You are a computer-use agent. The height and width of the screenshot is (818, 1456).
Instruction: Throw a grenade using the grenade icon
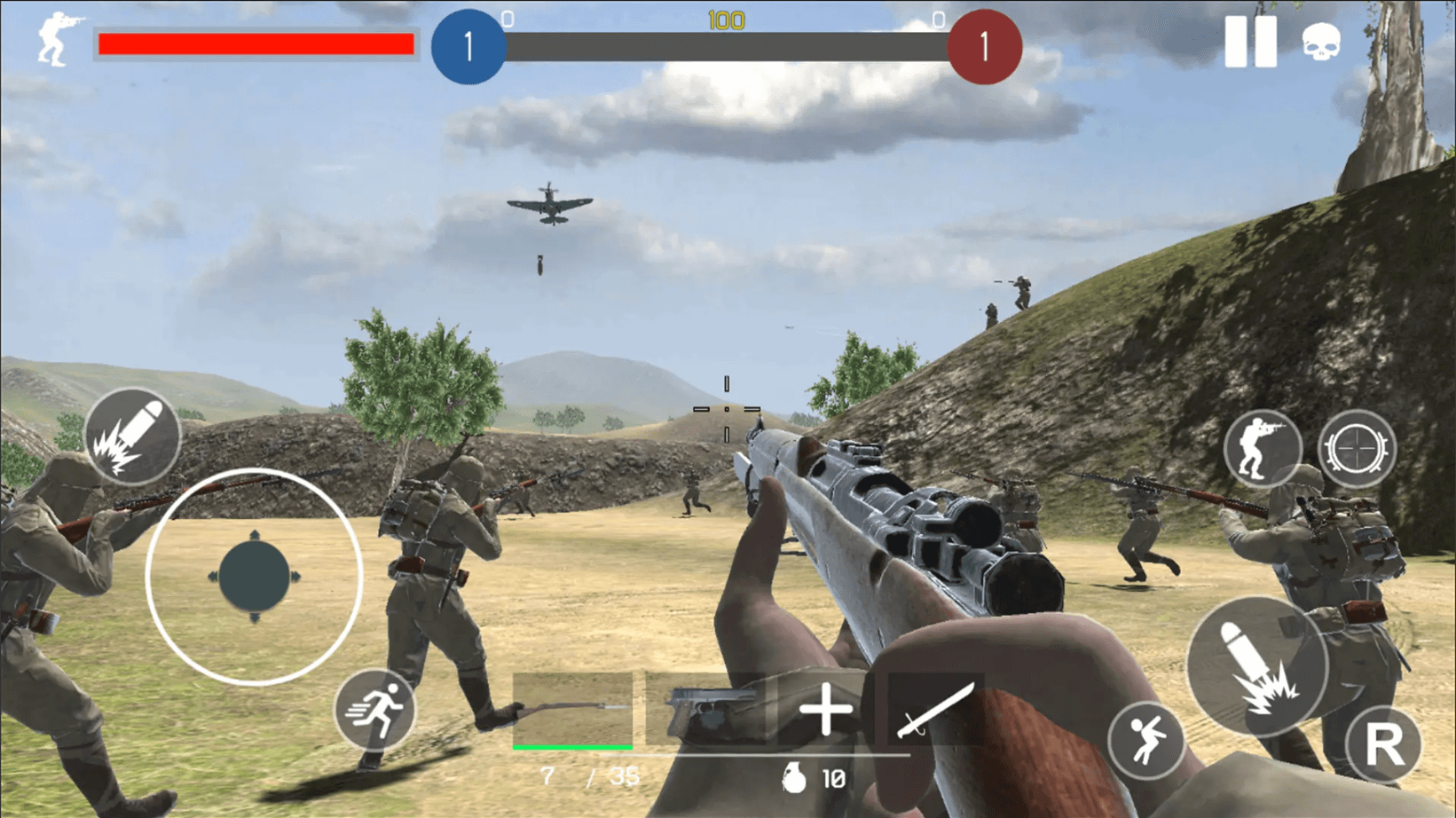pos(793,780)
